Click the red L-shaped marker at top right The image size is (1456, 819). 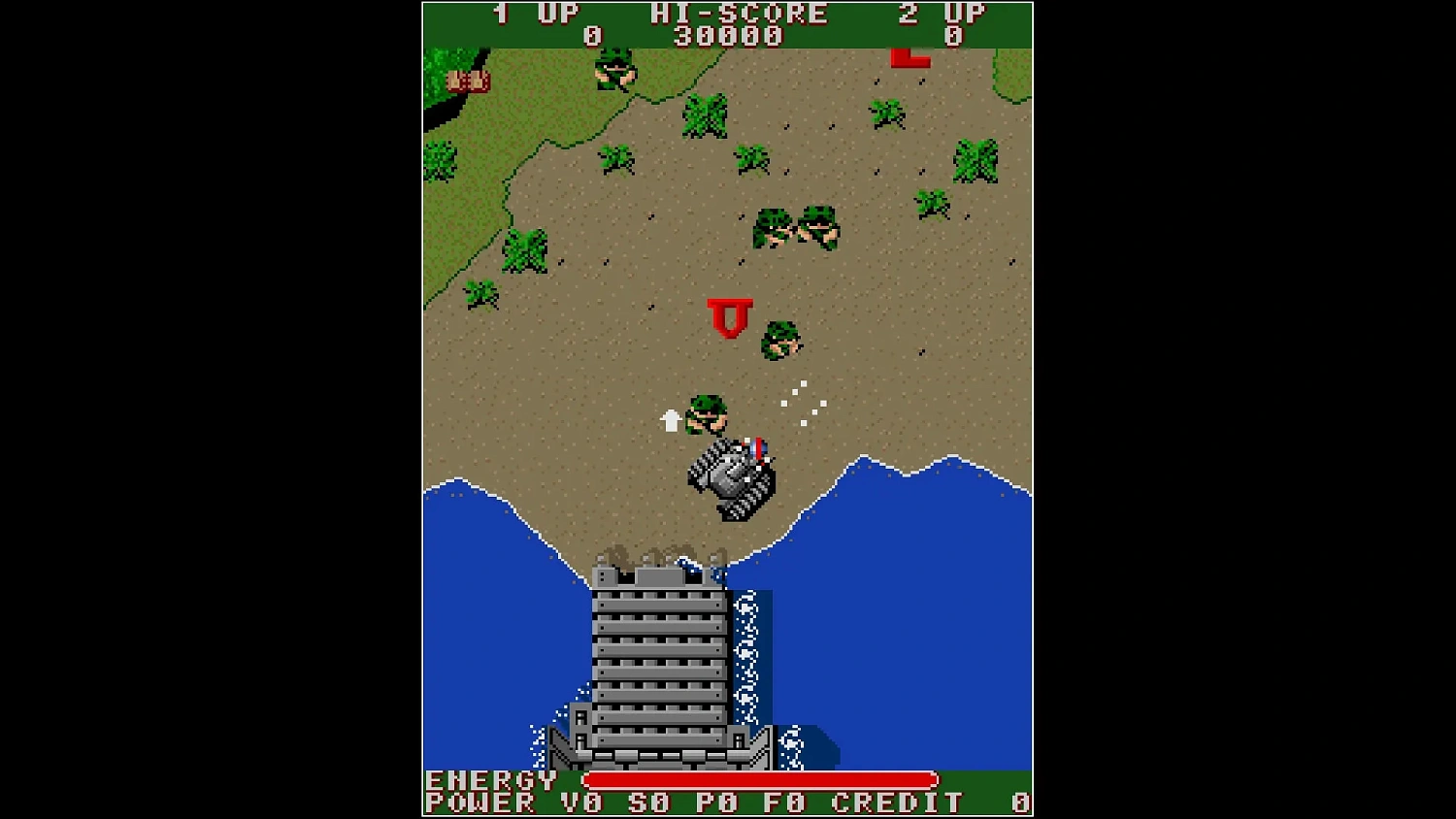[909, 58]
